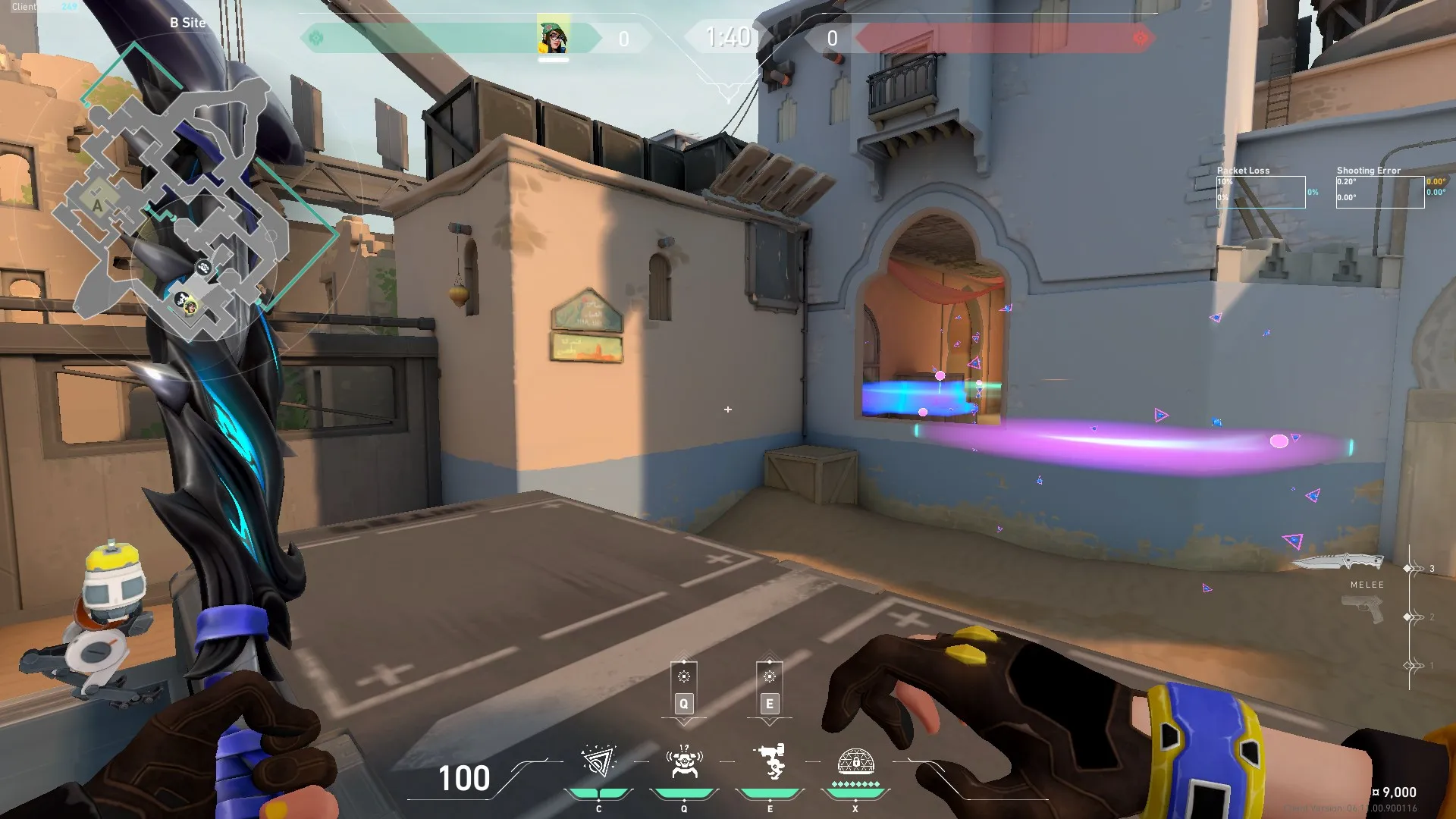Switch to the pistol sidearm slot
Screen dimensions: 1456x819
(1363, 609)
